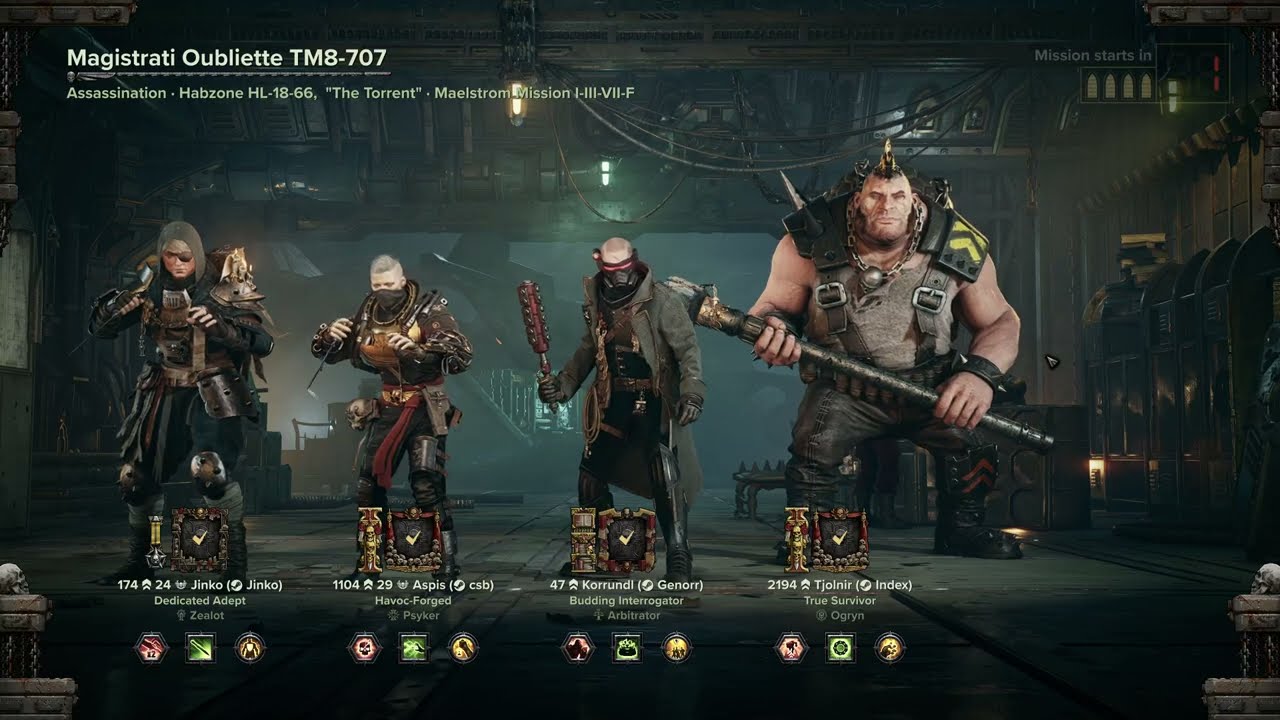Inspect Aspis's orange aura icon
Screen dimensions: 1280x720
pyautogui.click(x=462, y=648)
